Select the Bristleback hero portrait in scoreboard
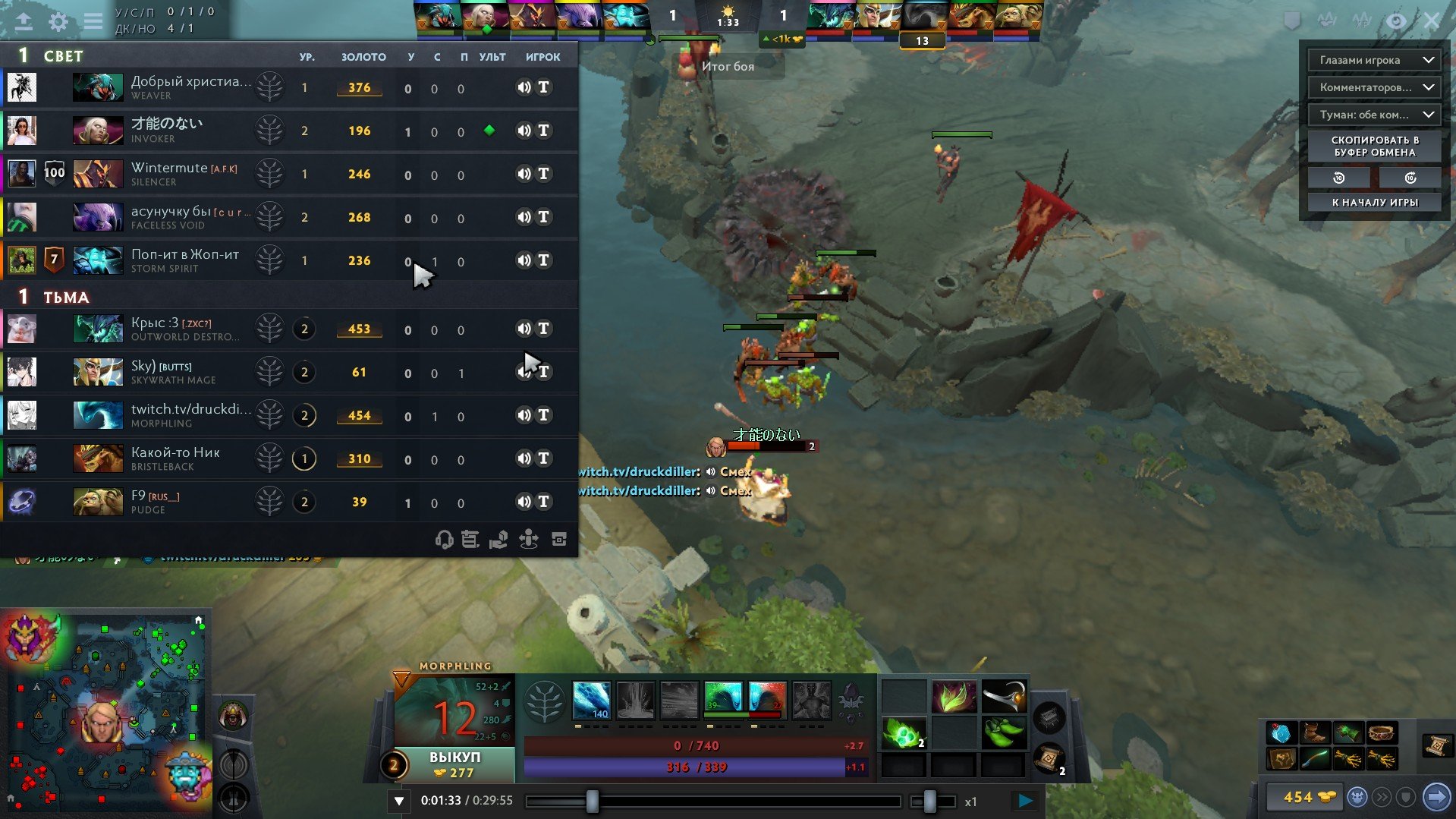Viewport: 1456px width, 819px height. pyautogui.click(x=98, y=458)
